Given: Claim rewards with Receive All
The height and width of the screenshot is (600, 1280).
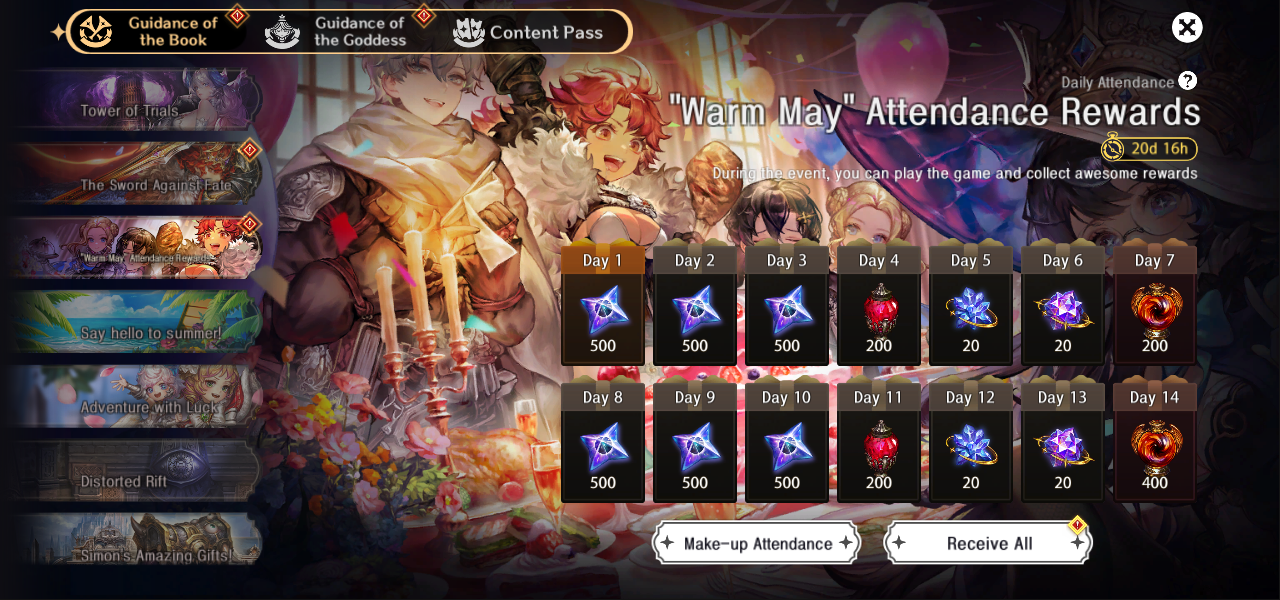Looking at the screenshot, I should click(x=988, y=543).
